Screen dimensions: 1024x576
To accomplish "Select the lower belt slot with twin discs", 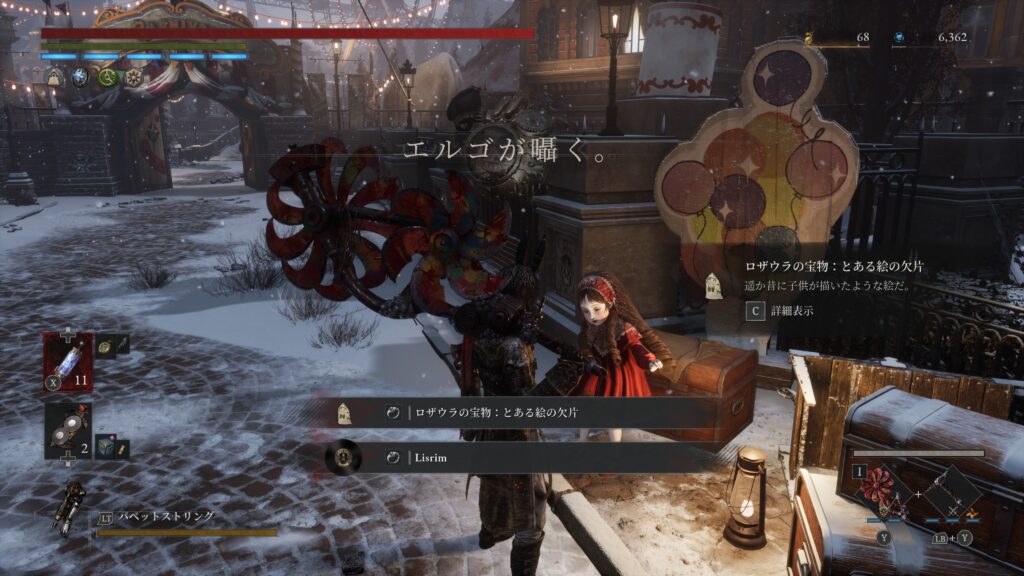I will point(68,430).
